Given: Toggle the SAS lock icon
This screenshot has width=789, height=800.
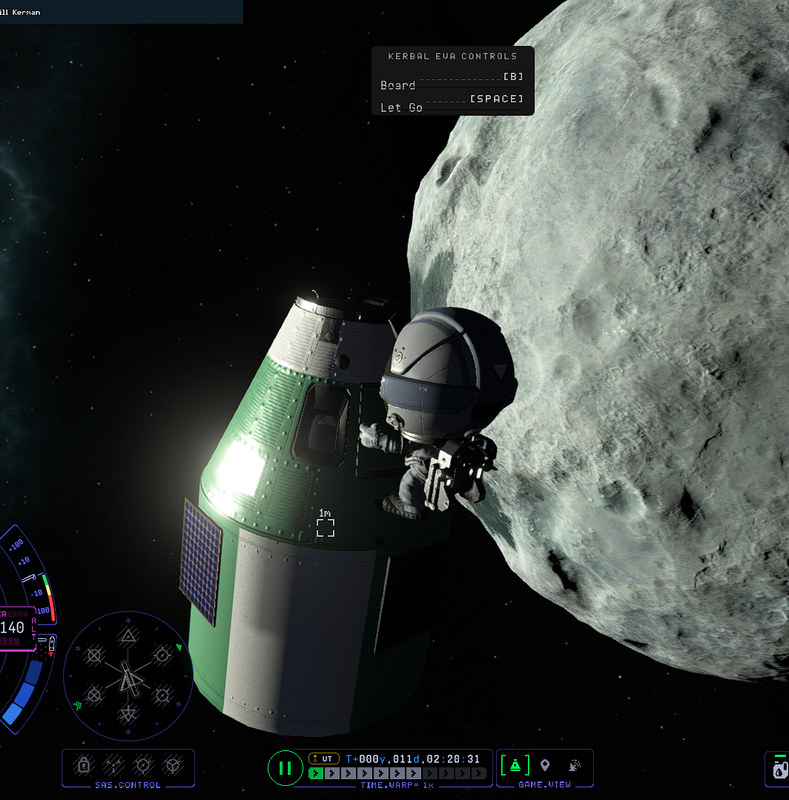Looking at the screenshot, I should tap(84, 766).
